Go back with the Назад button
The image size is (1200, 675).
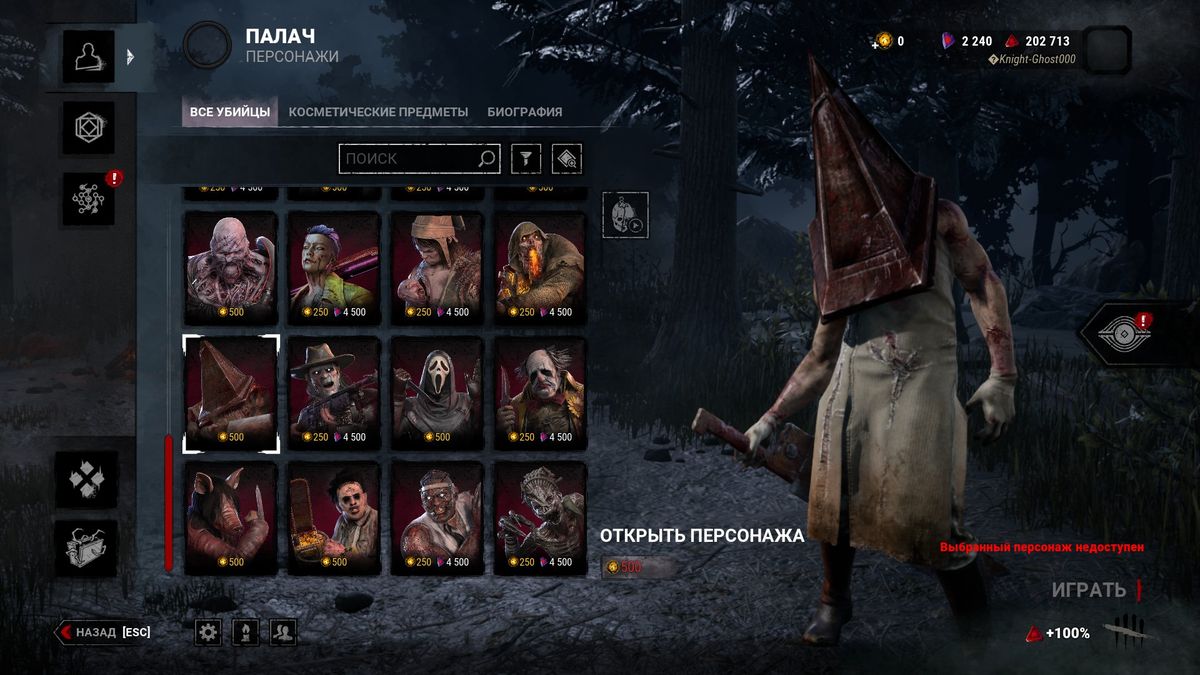coord(104,632)
